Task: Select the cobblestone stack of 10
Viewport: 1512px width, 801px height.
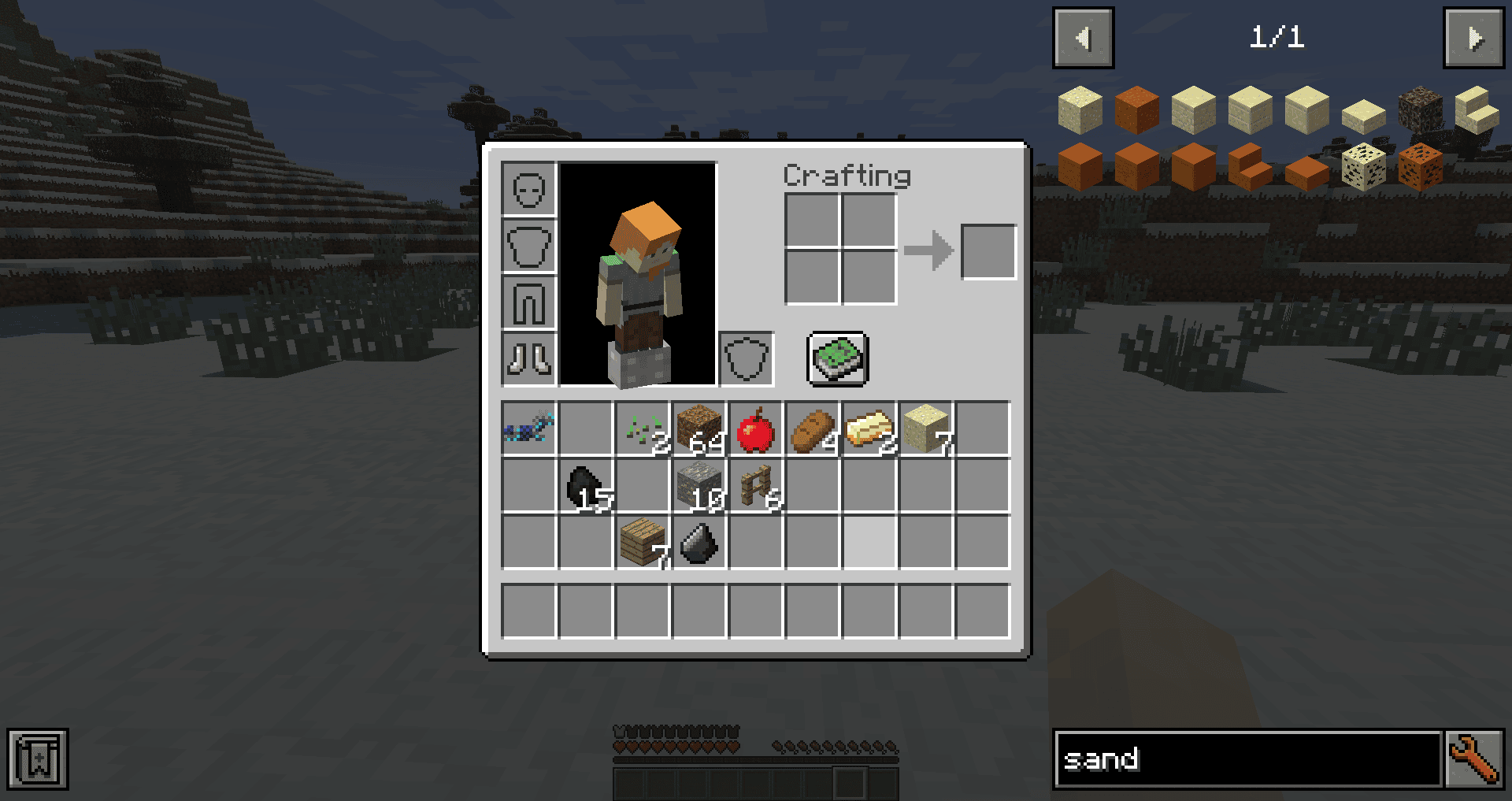Action: point(699,487)
